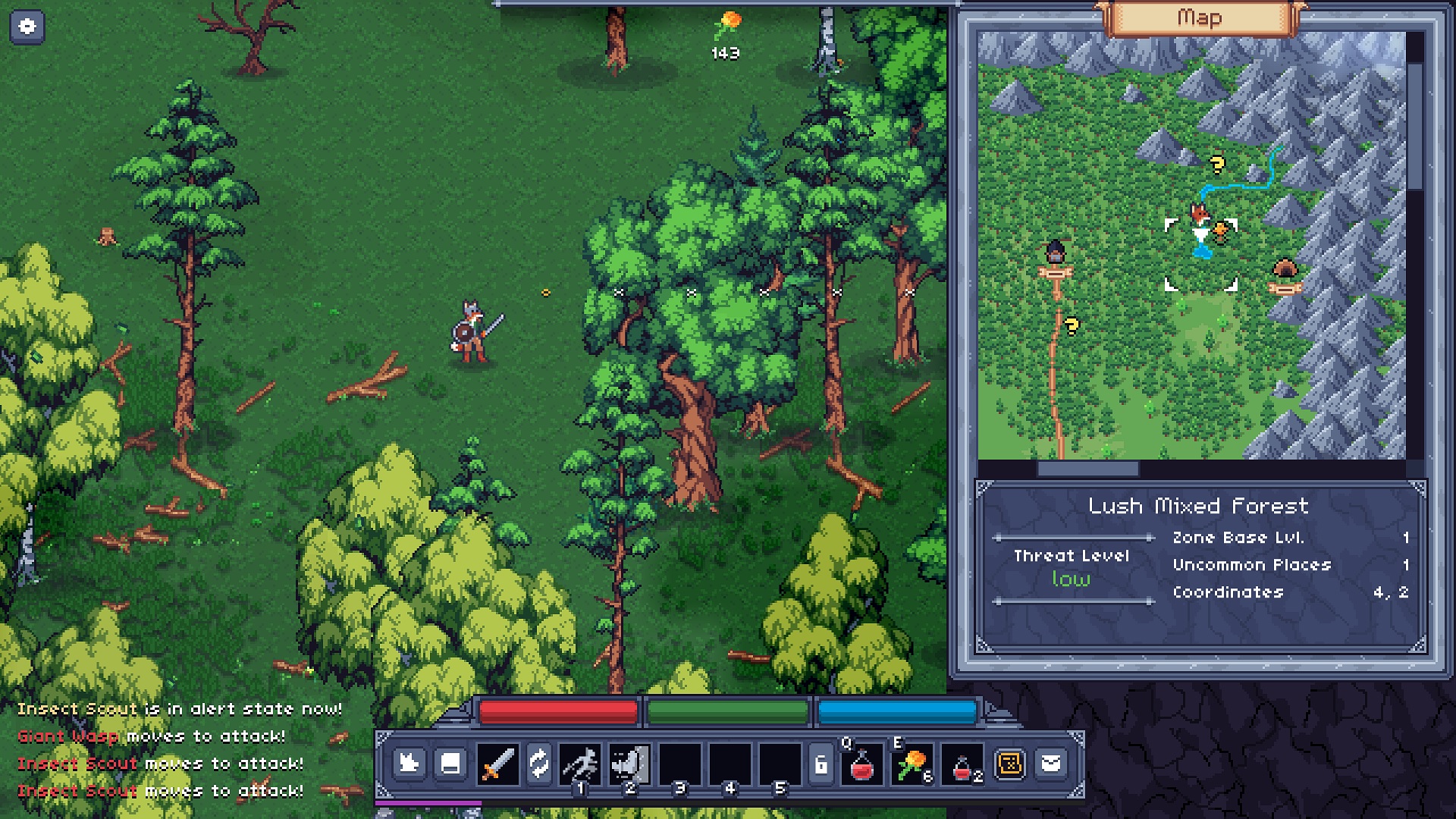
Task: Activate the dash skill in slot 1
Action: pos(581,764)
